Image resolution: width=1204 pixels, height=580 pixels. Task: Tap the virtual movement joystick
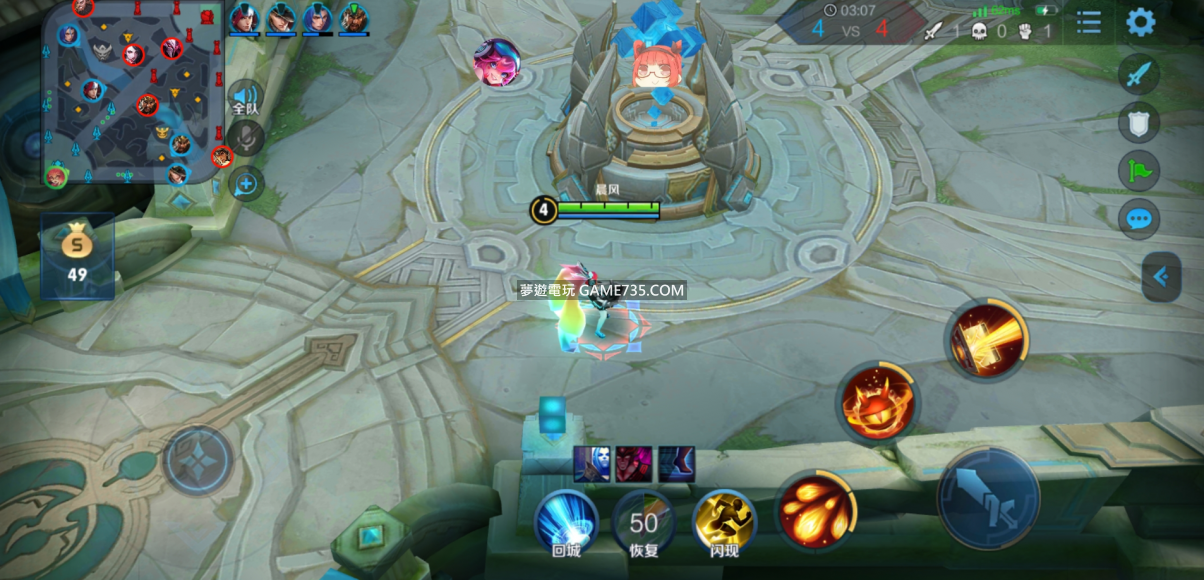point(199,460)
